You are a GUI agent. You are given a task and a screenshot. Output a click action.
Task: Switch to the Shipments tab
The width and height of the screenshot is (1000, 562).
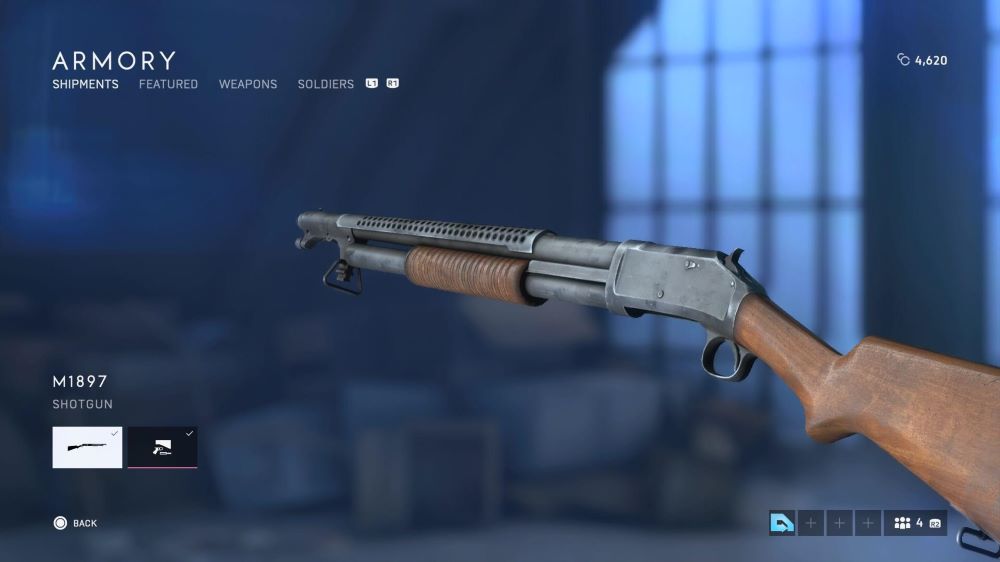tap(85, 84)
